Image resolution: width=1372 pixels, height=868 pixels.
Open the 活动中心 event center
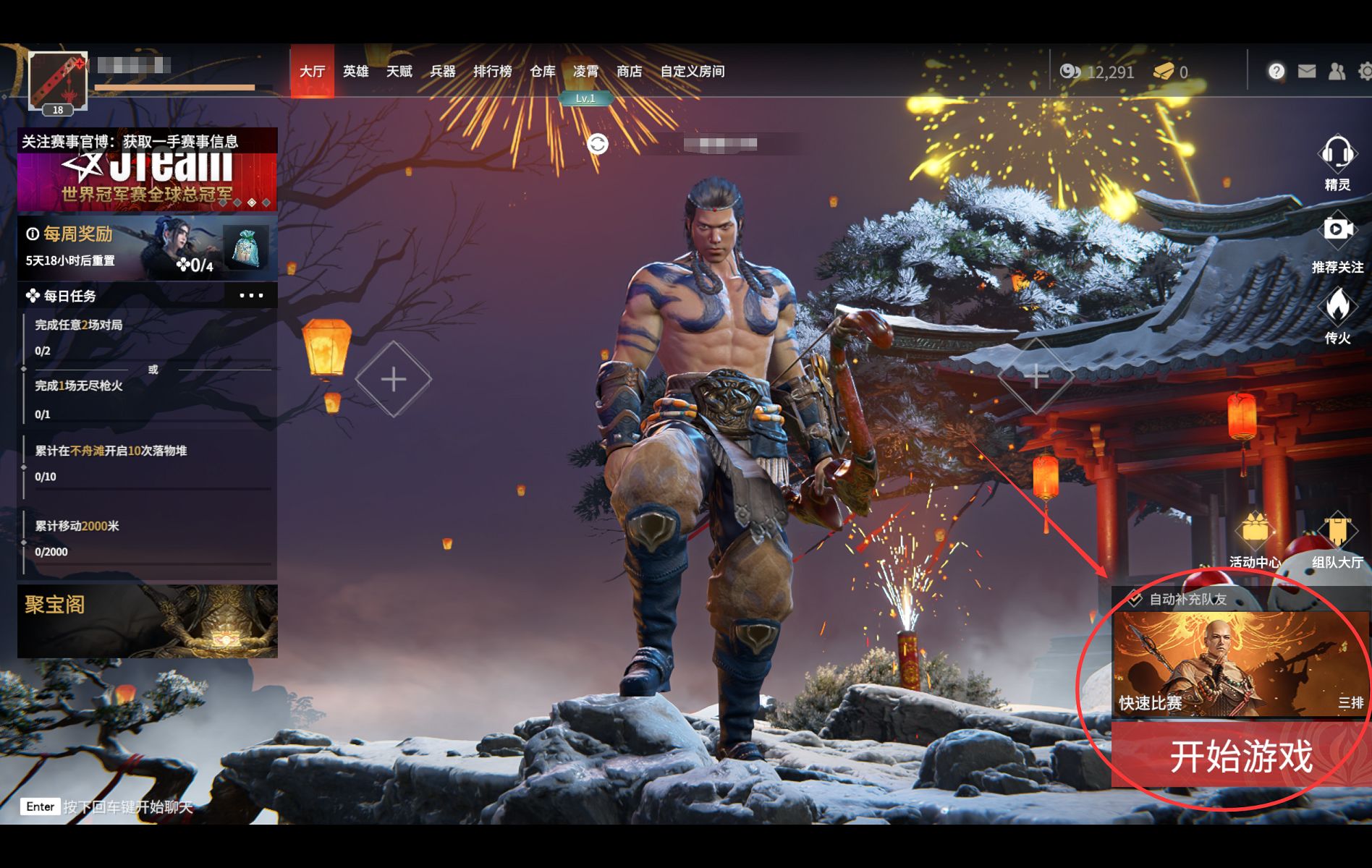point(1255,539)
